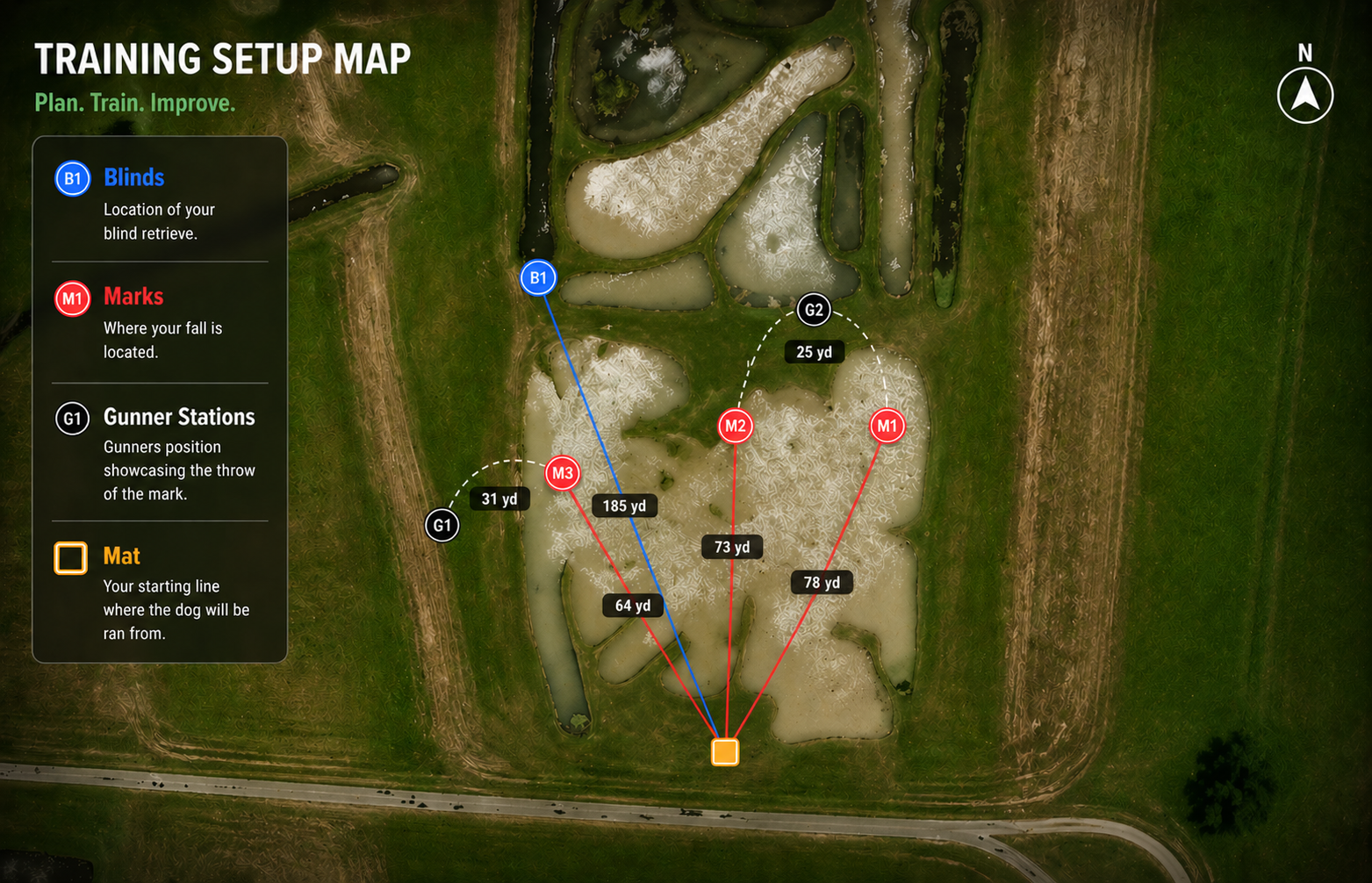Click the orange mat square on the map
The width and height of the screenshot is (1372, 883).
tap(725, 752)
